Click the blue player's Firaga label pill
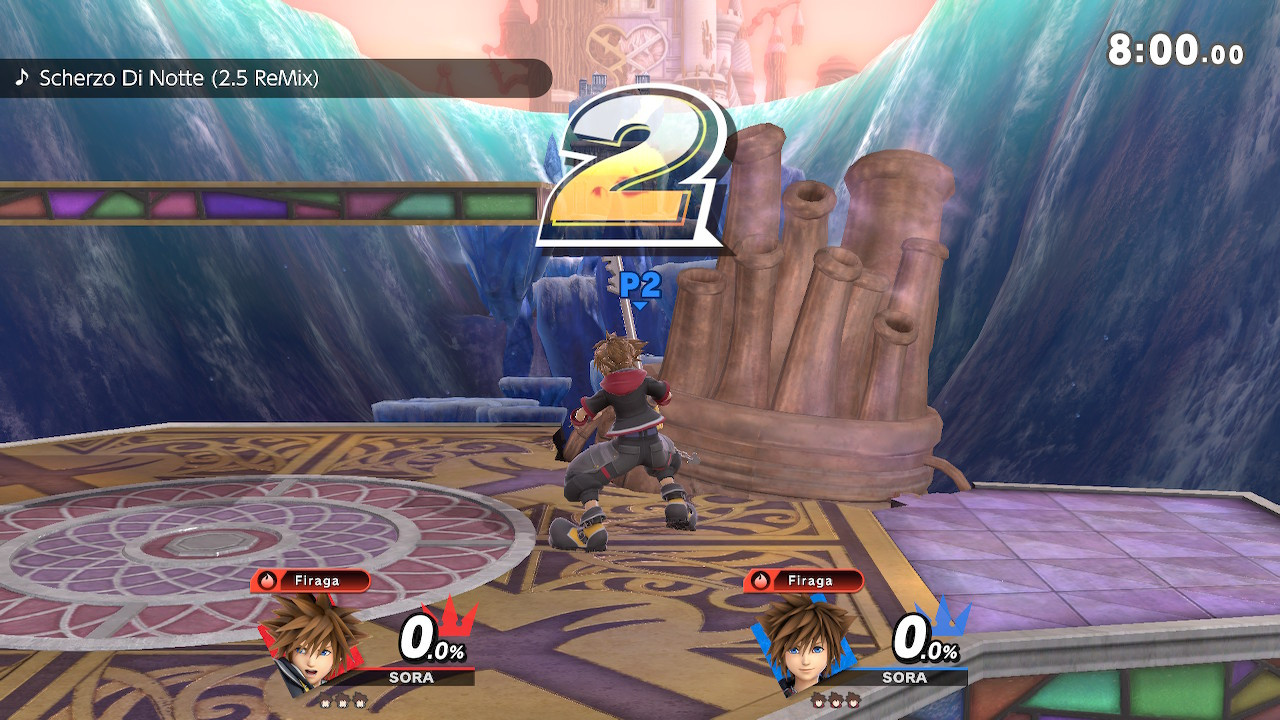This screenshot has height=720, width=1280. [810, 580]
